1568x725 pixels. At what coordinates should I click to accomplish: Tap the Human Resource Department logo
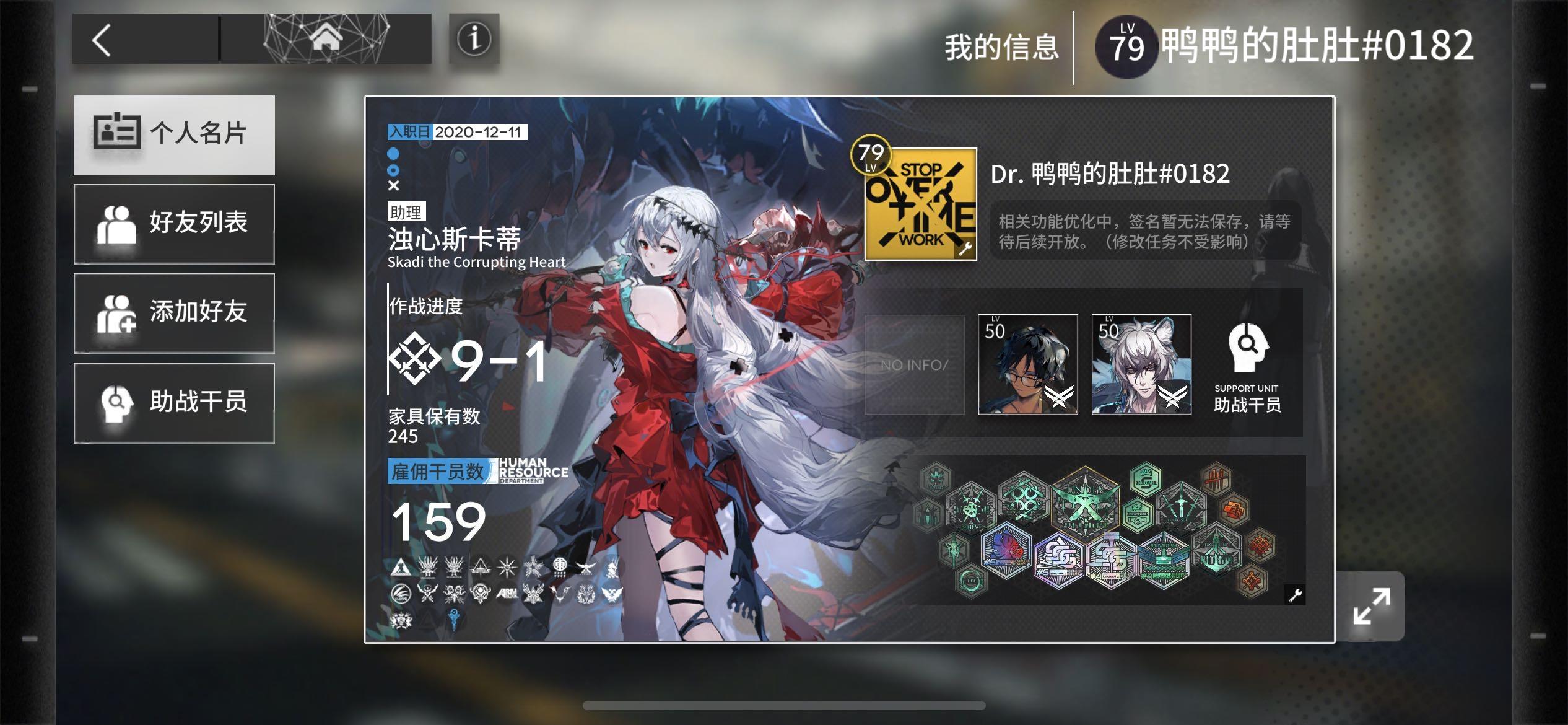click(x=529, y=473)
